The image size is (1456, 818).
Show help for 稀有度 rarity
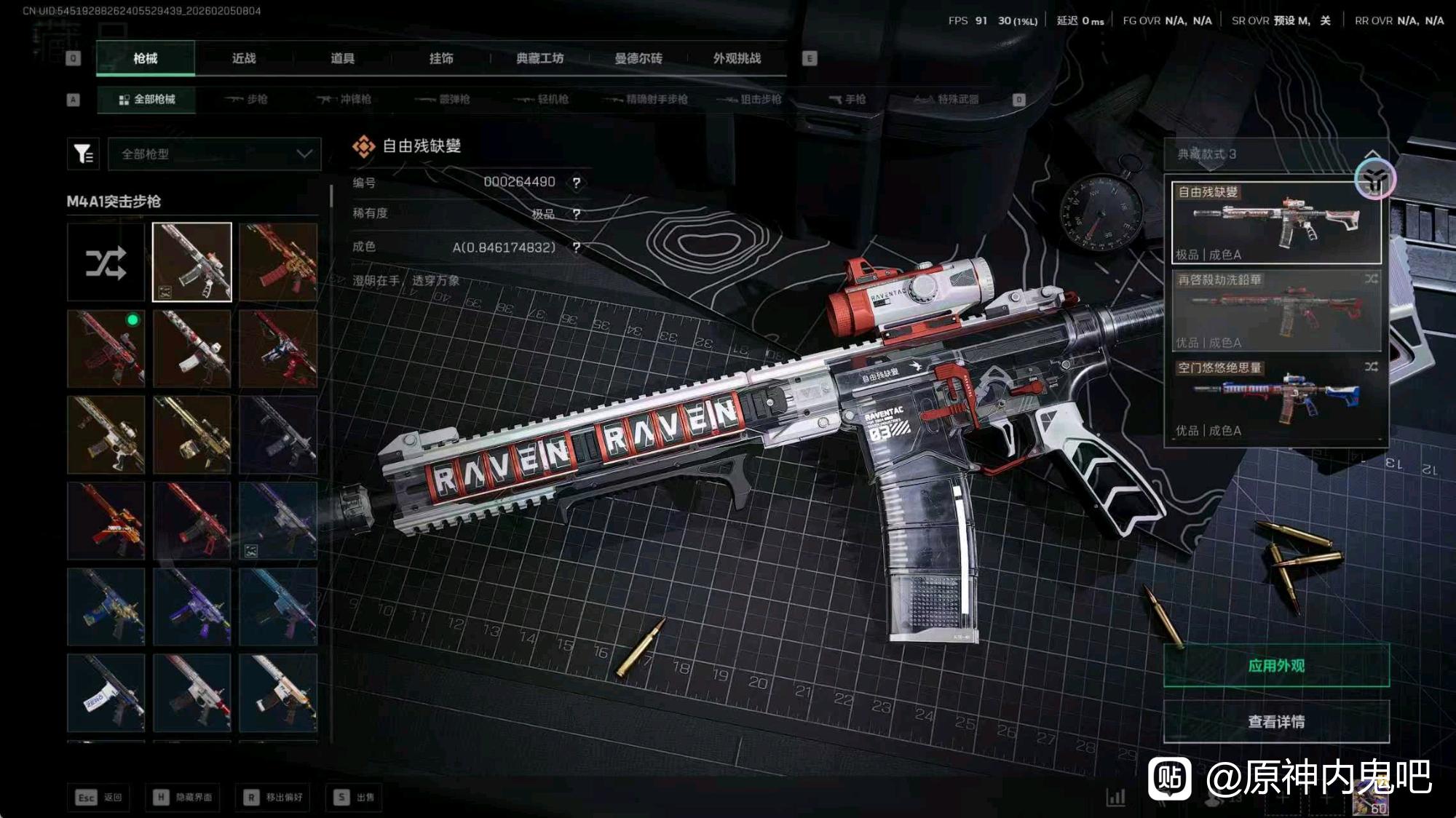[577, 214]
